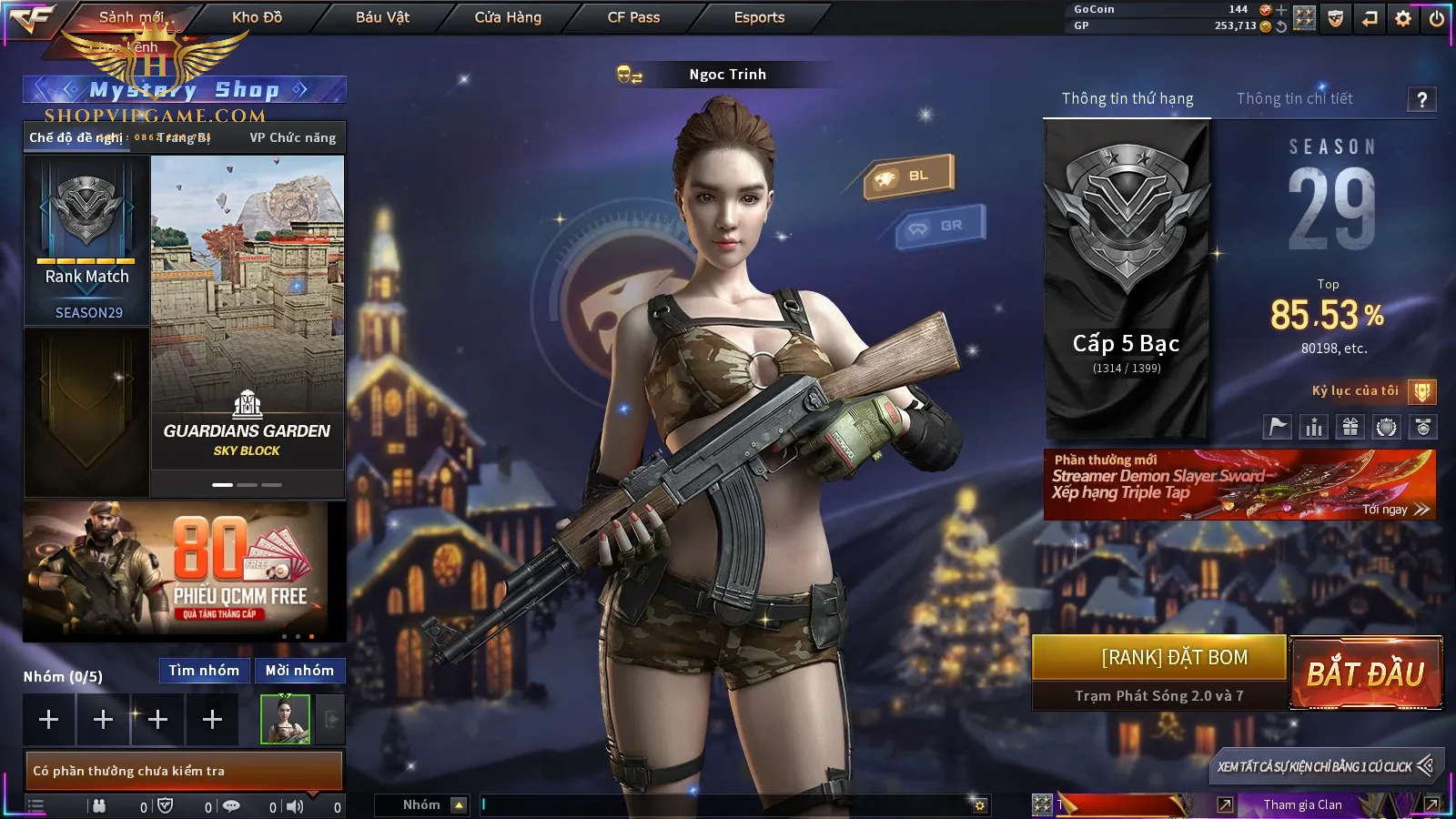Go to the Báu Vật menu
This screenshot has height=819, width=1456.
pos(382,17)
